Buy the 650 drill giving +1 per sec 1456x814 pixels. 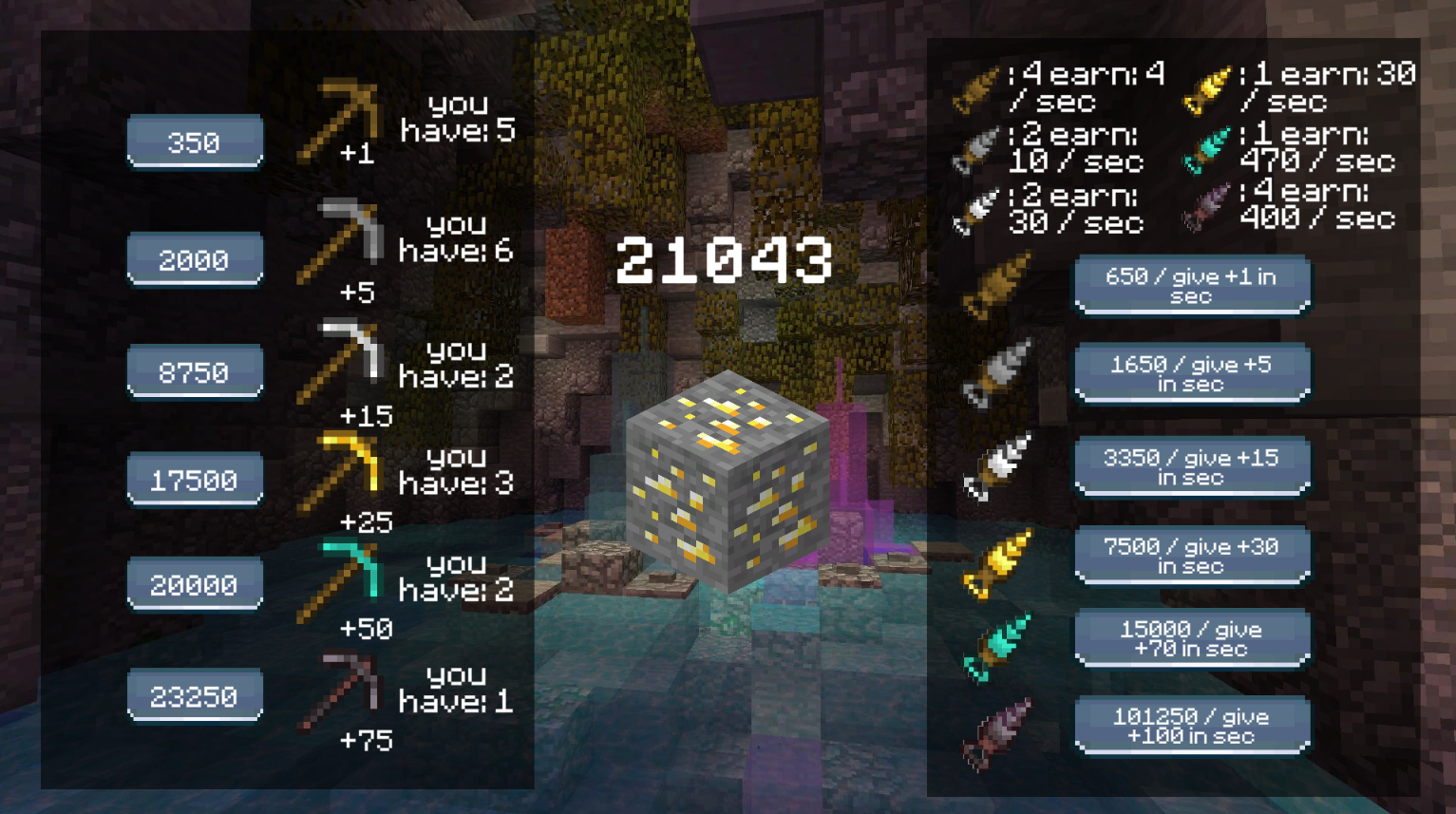[1190, 284]
